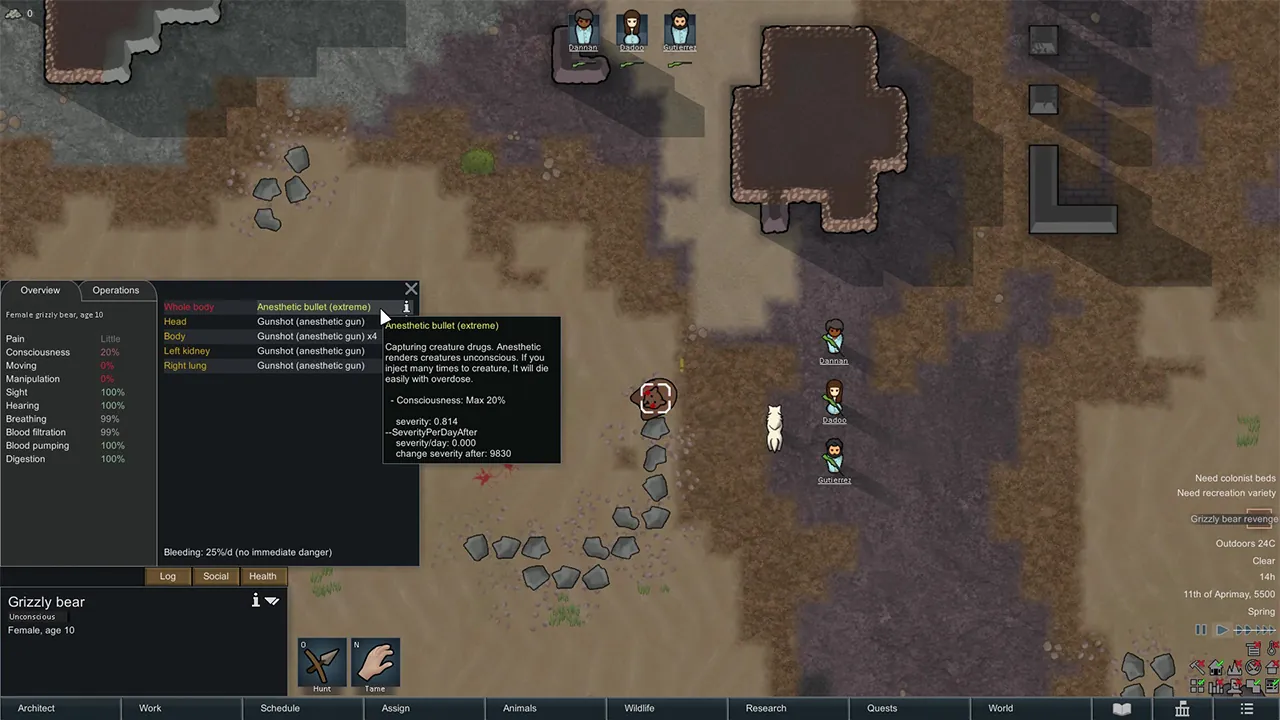This screenshot has width=1280, height=720.
Task: Mark the grizzly bear for Hunt
Action: pos(322,664)
